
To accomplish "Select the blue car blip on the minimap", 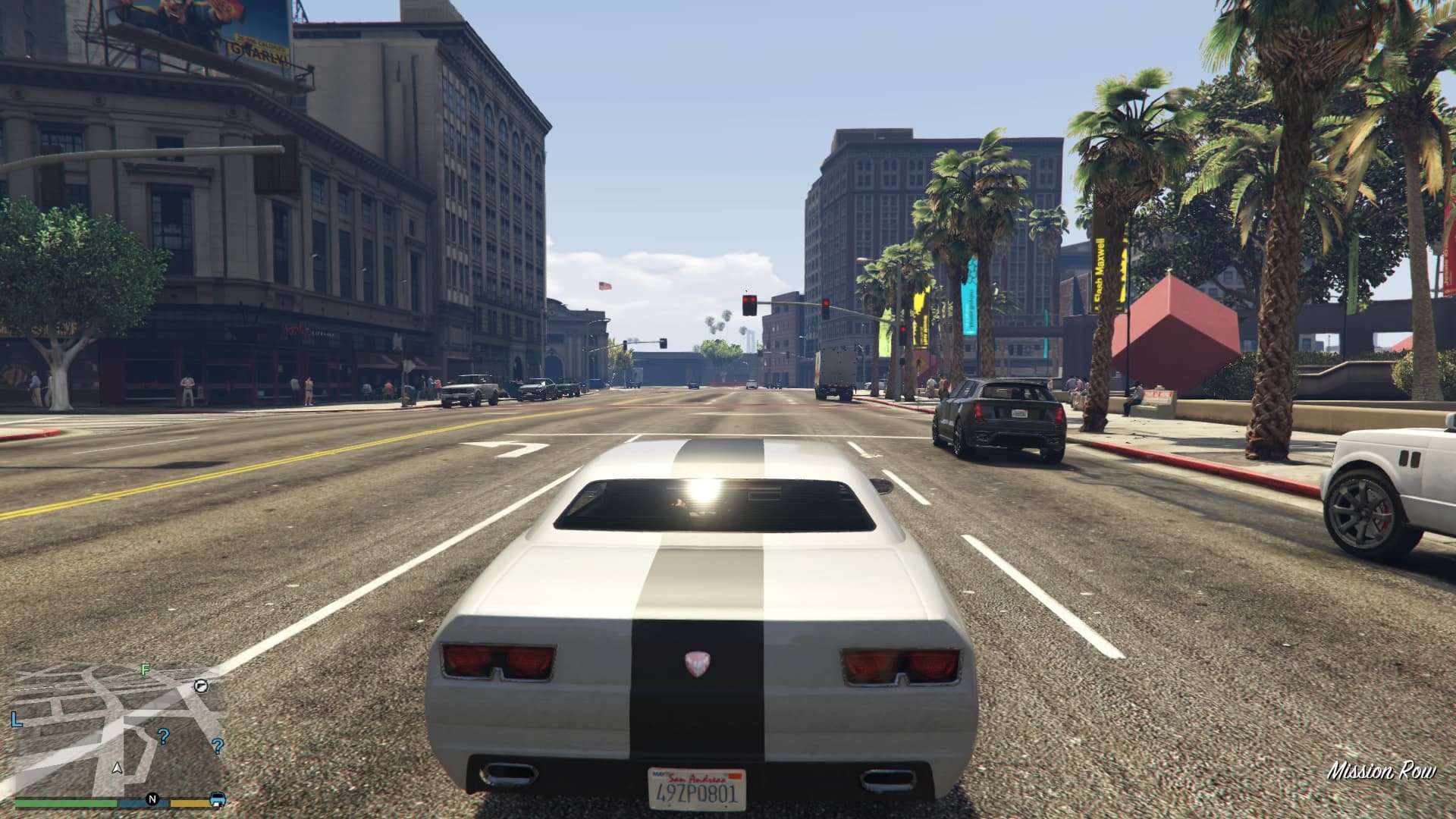I will tap(218, 799).
